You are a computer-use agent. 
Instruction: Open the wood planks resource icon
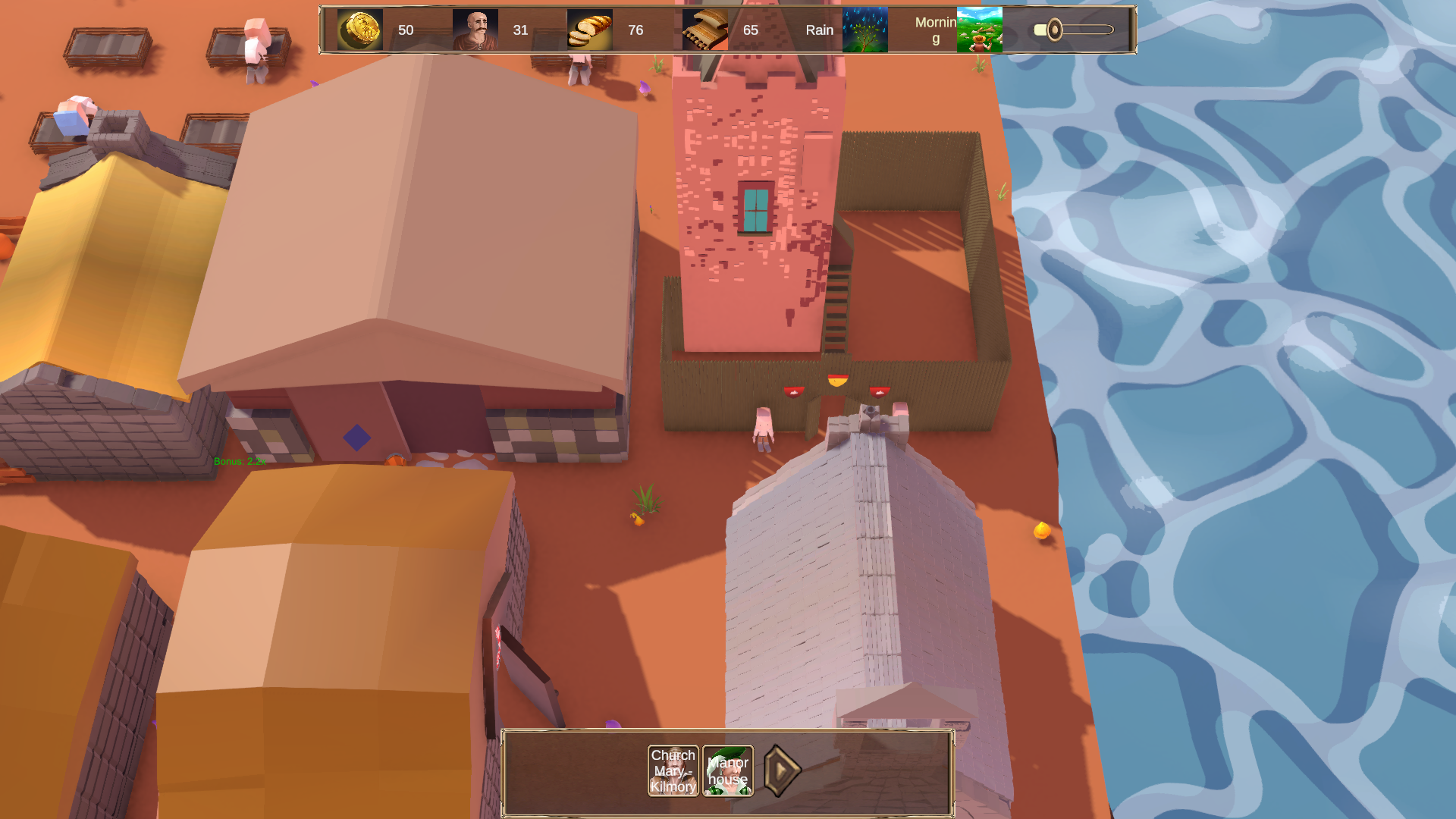[x=704, y=30]
